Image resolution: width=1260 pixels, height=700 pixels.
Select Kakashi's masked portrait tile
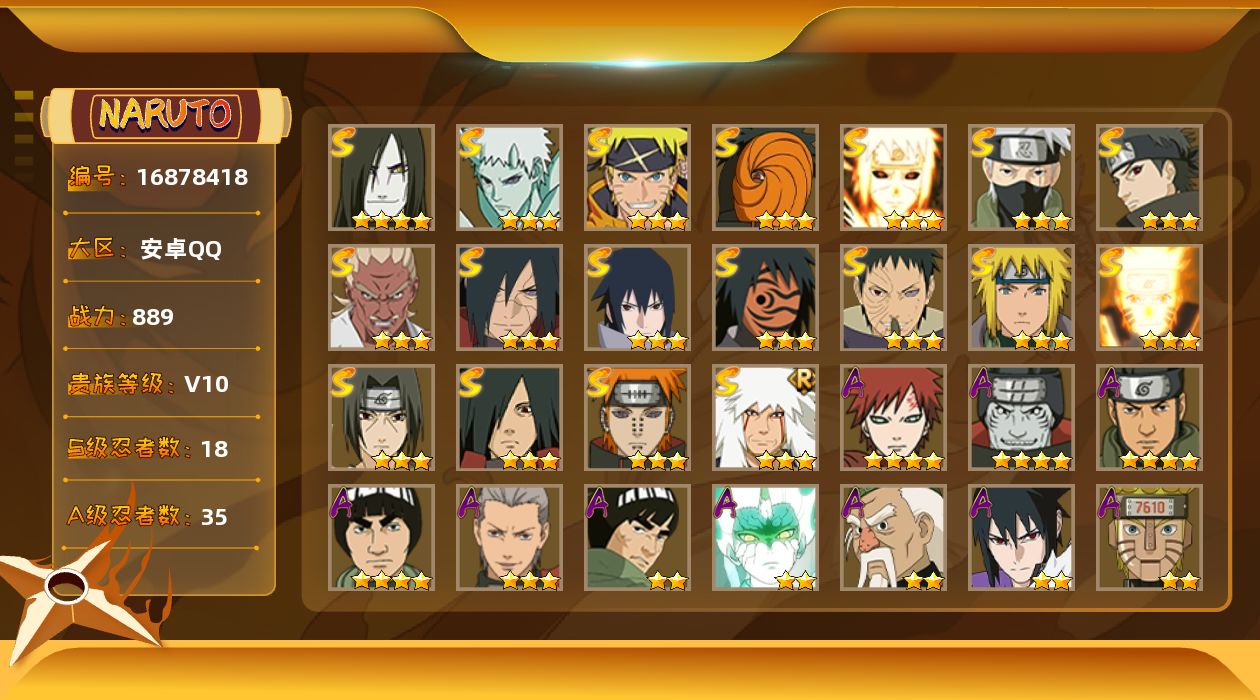(x=1021, y=177)
